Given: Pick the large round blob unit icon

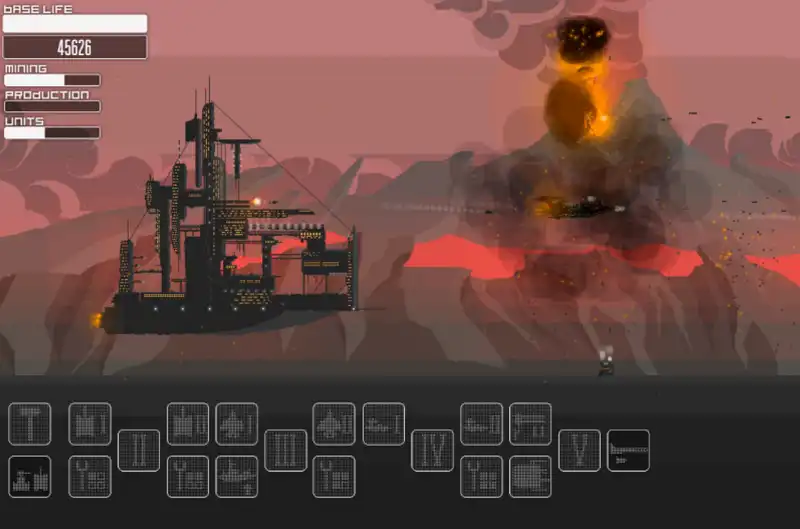Looking at the screenshot, I should [x=530, y=476].
